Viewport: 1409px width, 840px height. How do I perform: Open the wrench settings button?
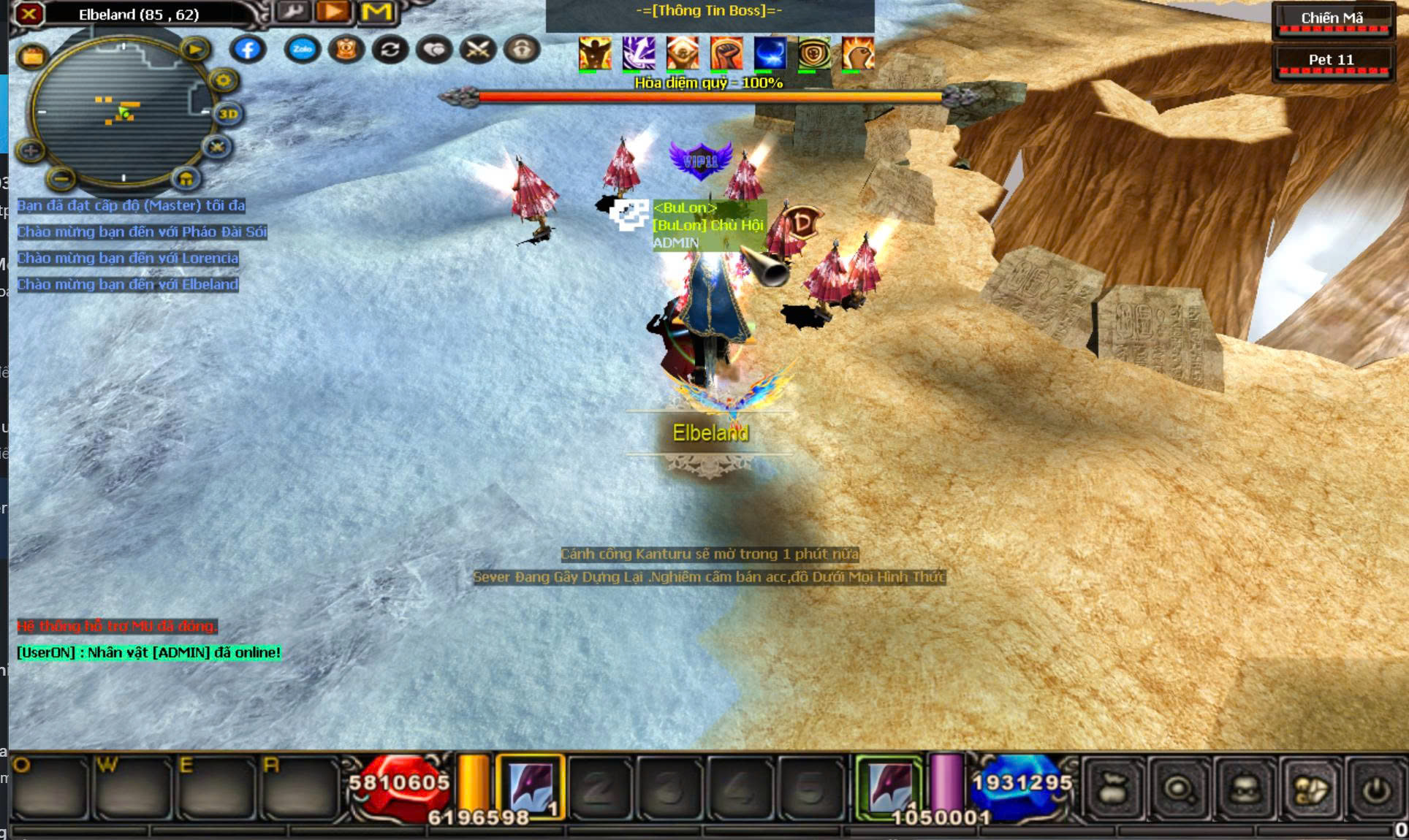point(292,12)
